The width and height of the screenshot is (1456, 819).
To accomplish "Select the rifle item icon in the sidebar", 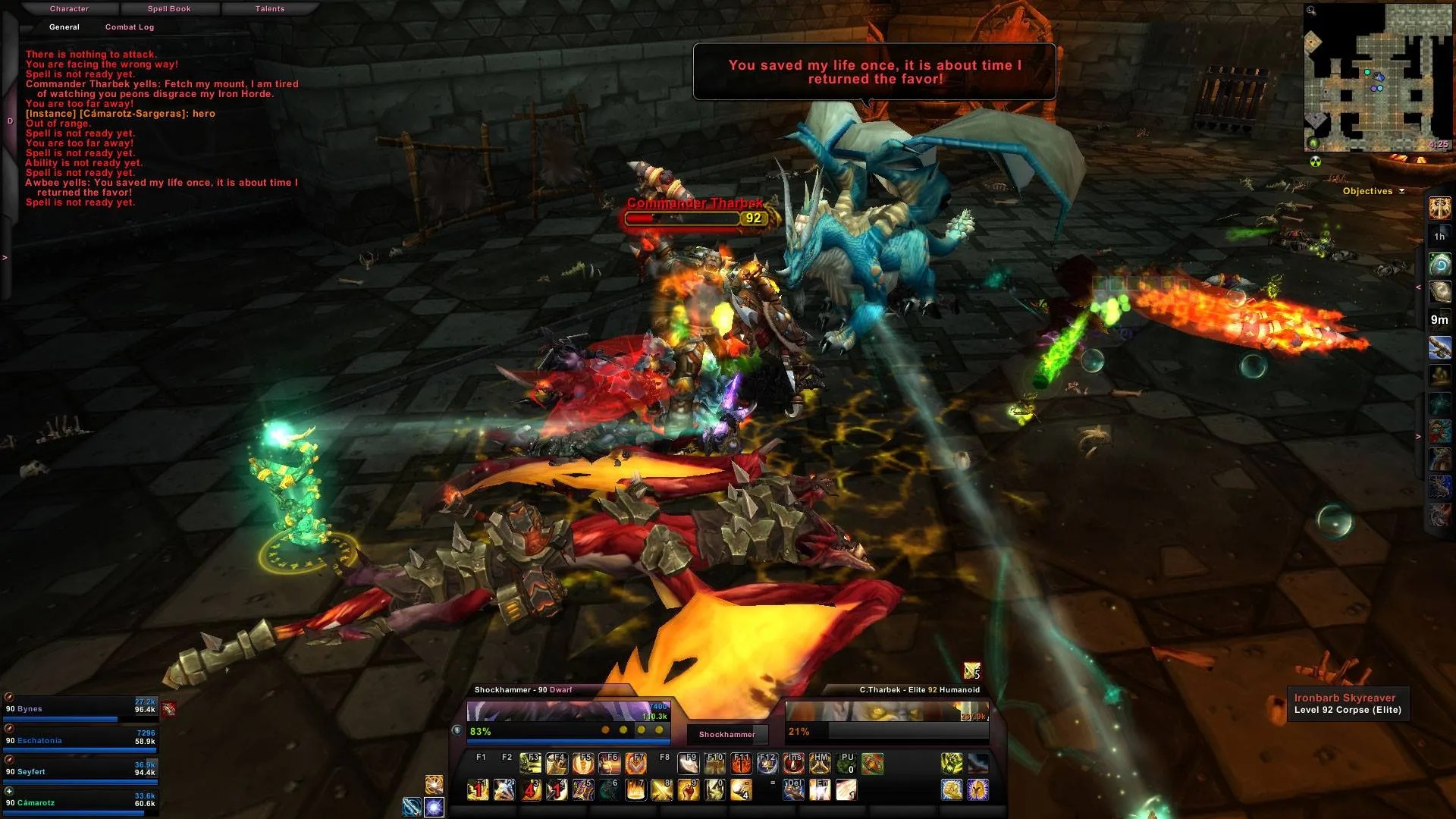I will 1439,347.
